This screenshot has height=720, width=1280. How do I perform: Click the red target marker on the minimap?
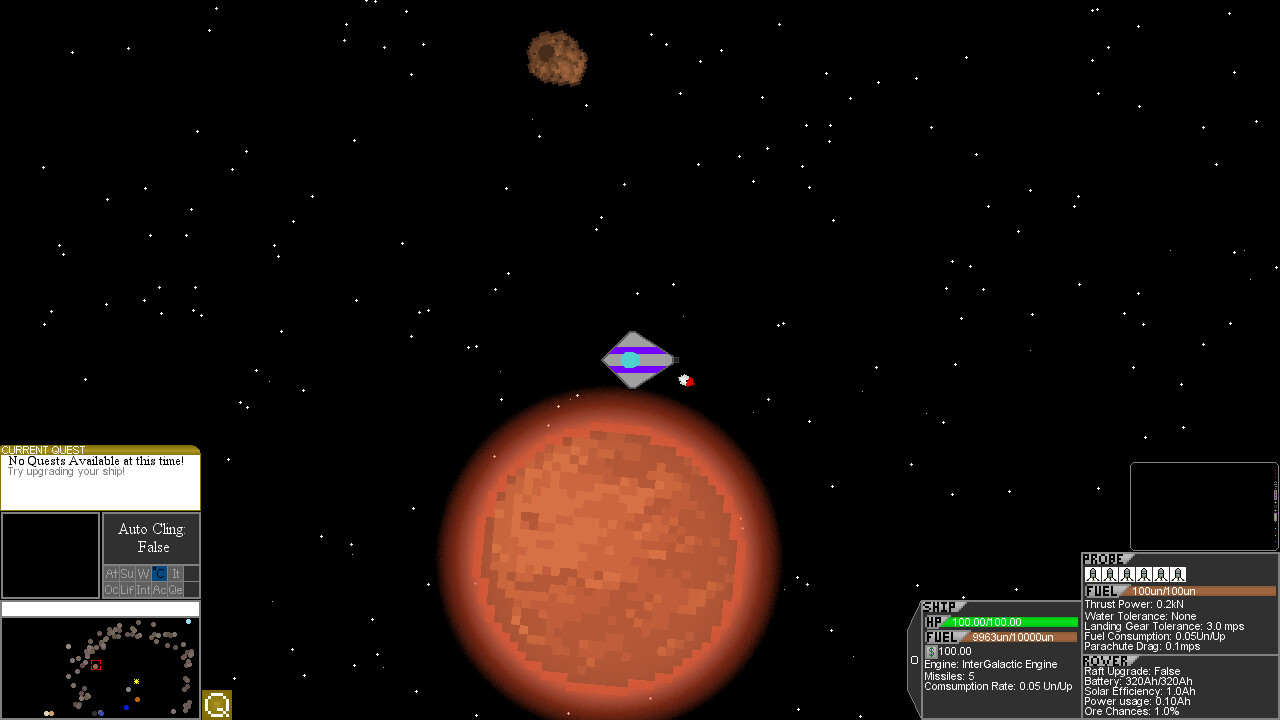[x=96, y=663]
